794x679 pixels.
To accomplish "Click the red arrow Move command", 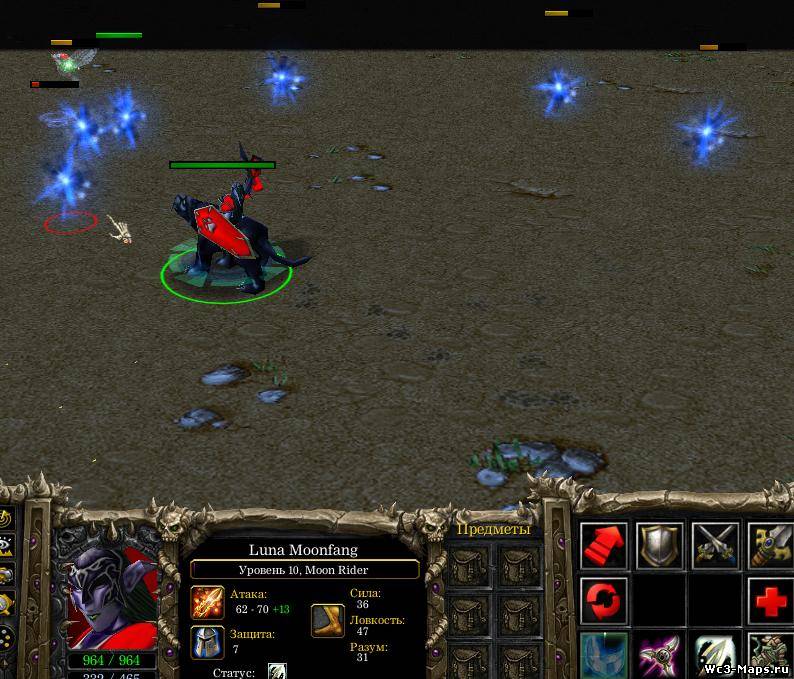I will click(x=604, y=546).
